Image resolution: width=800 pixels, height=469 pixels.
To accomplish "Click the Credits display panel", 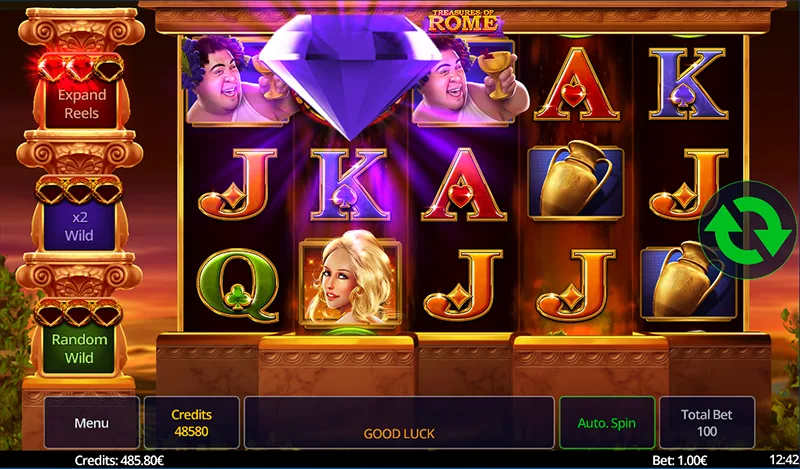I will point(192,422).
